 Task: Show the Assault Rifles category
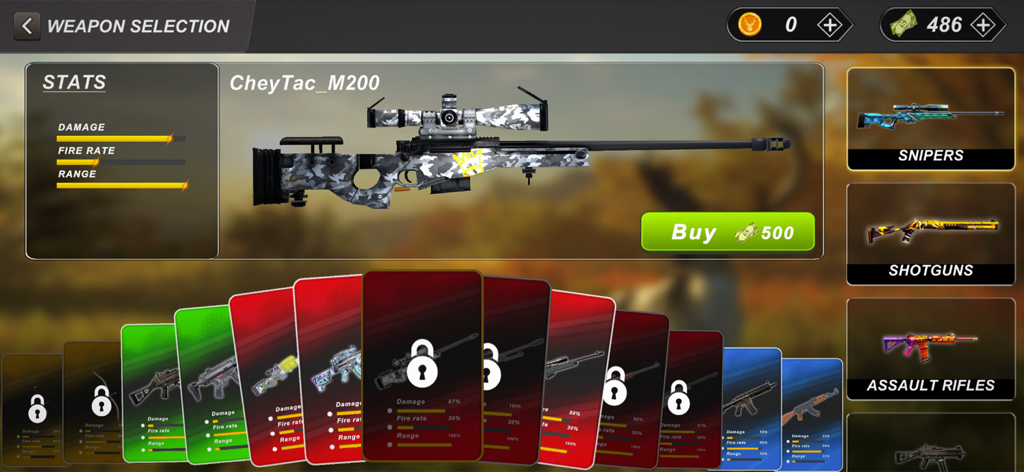[930, 349]
